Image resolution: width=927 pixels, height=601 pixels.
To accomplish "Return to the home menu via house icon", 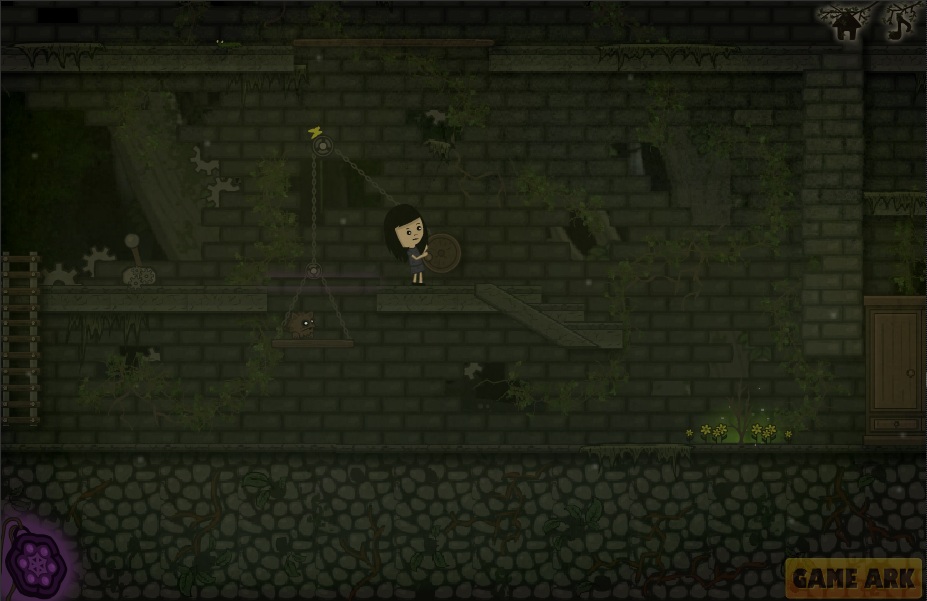I will tap(847, 23).
